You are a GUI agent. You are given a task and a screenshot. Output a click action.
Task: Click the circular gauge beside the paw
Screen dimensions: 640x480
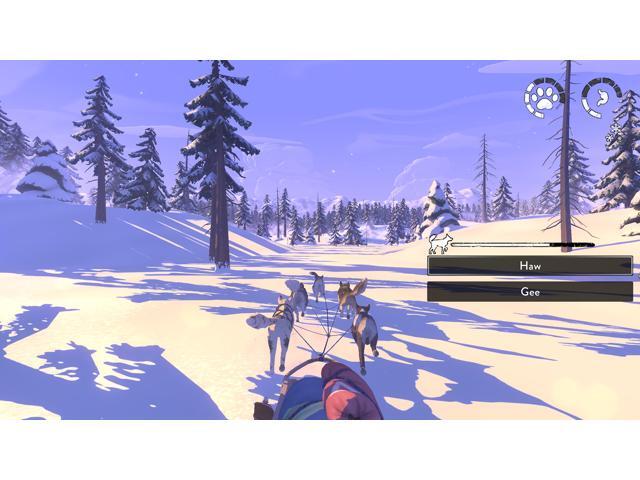[x=601, y=98]
